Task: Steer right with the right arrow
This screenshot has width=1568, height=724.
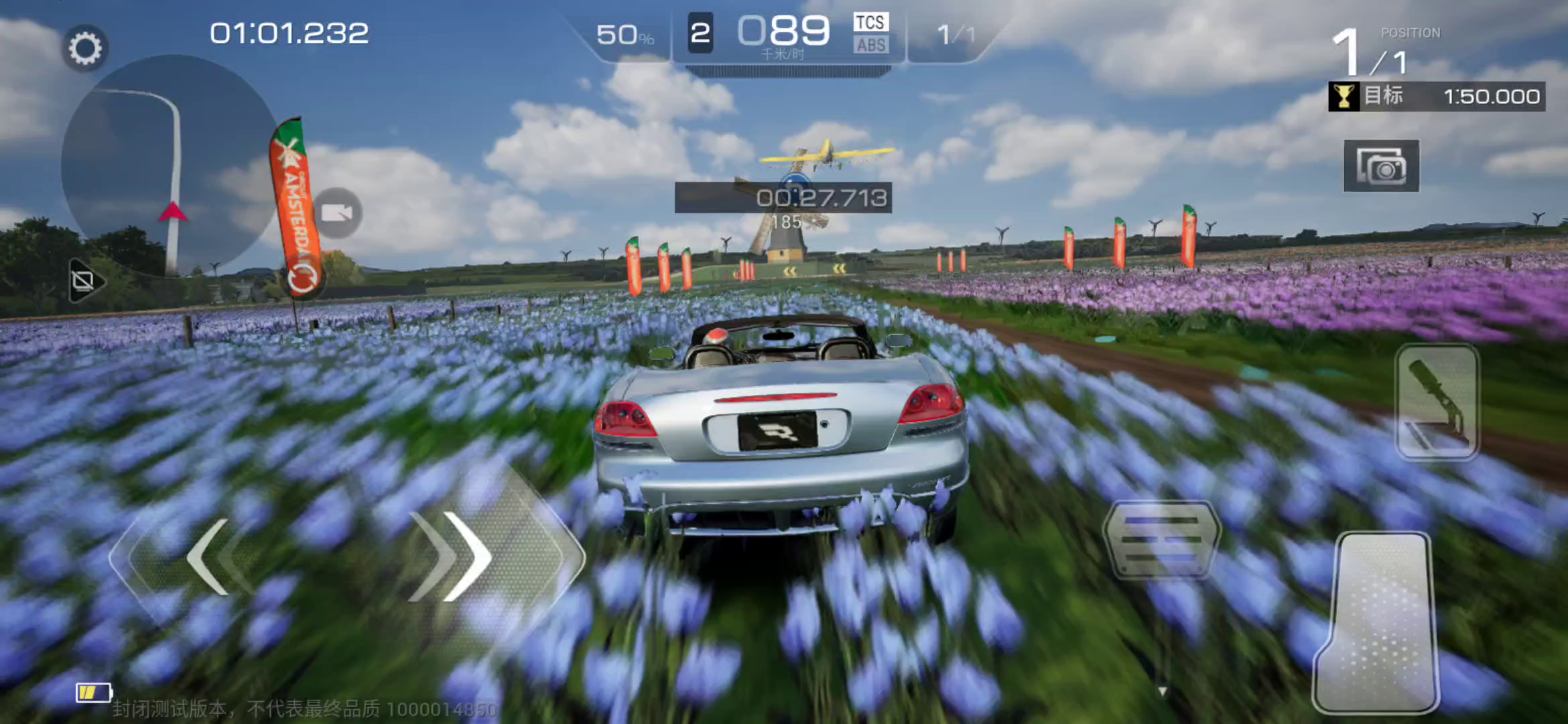Action: 462,556
